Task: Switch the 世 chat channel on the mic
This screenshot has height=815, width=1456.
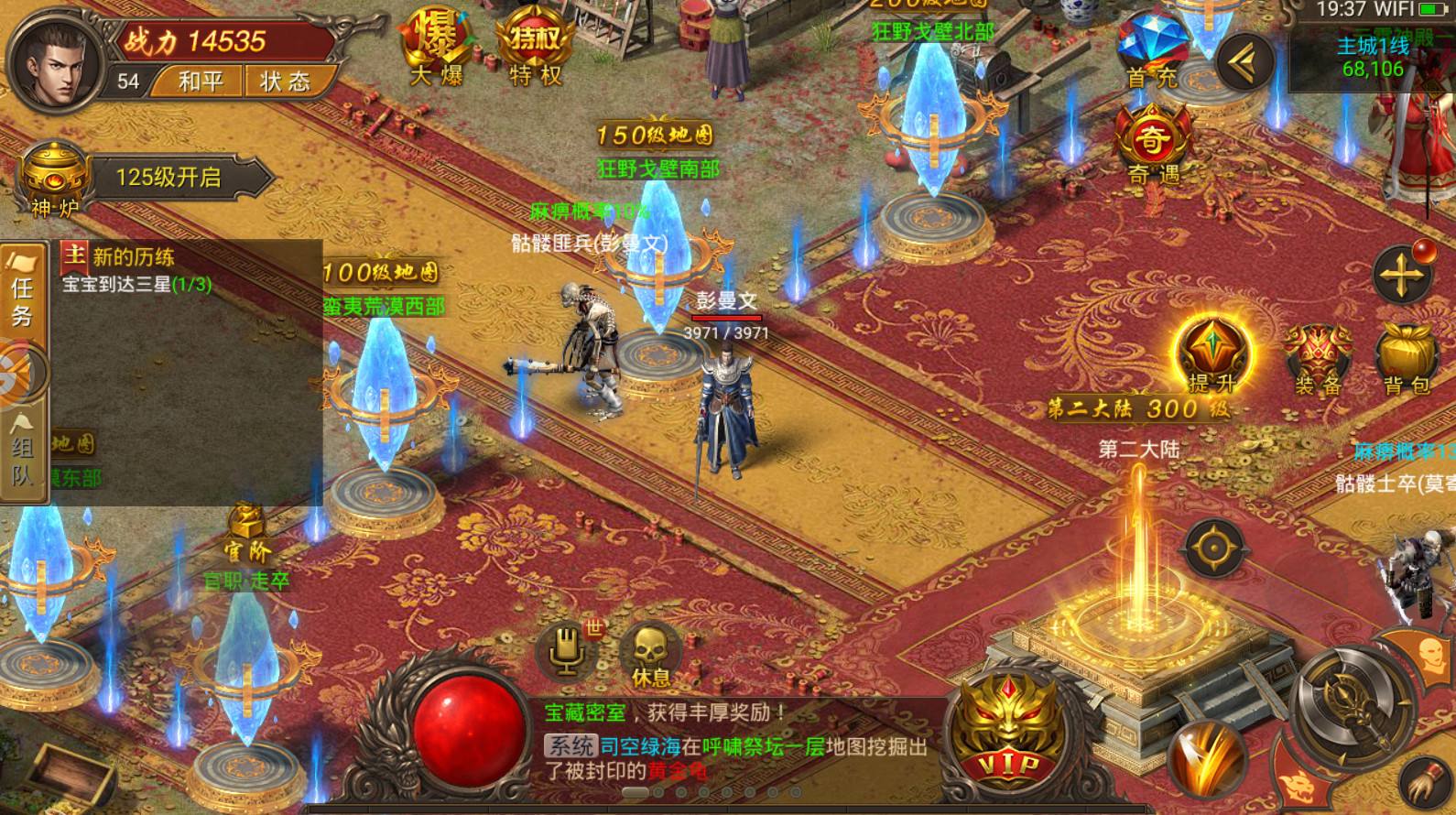Action: 566,652
